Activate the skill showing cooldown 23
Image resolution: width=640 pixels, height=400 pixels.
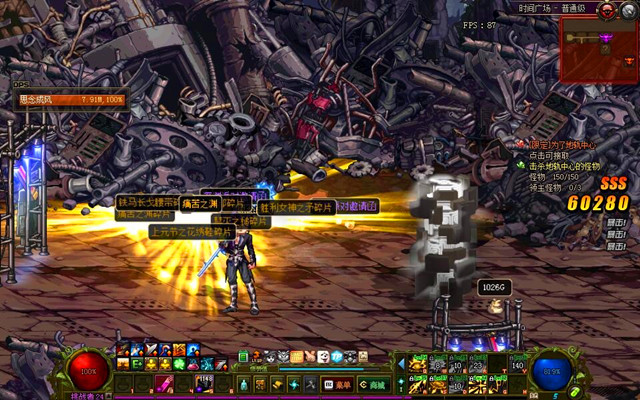pos(477,364)
